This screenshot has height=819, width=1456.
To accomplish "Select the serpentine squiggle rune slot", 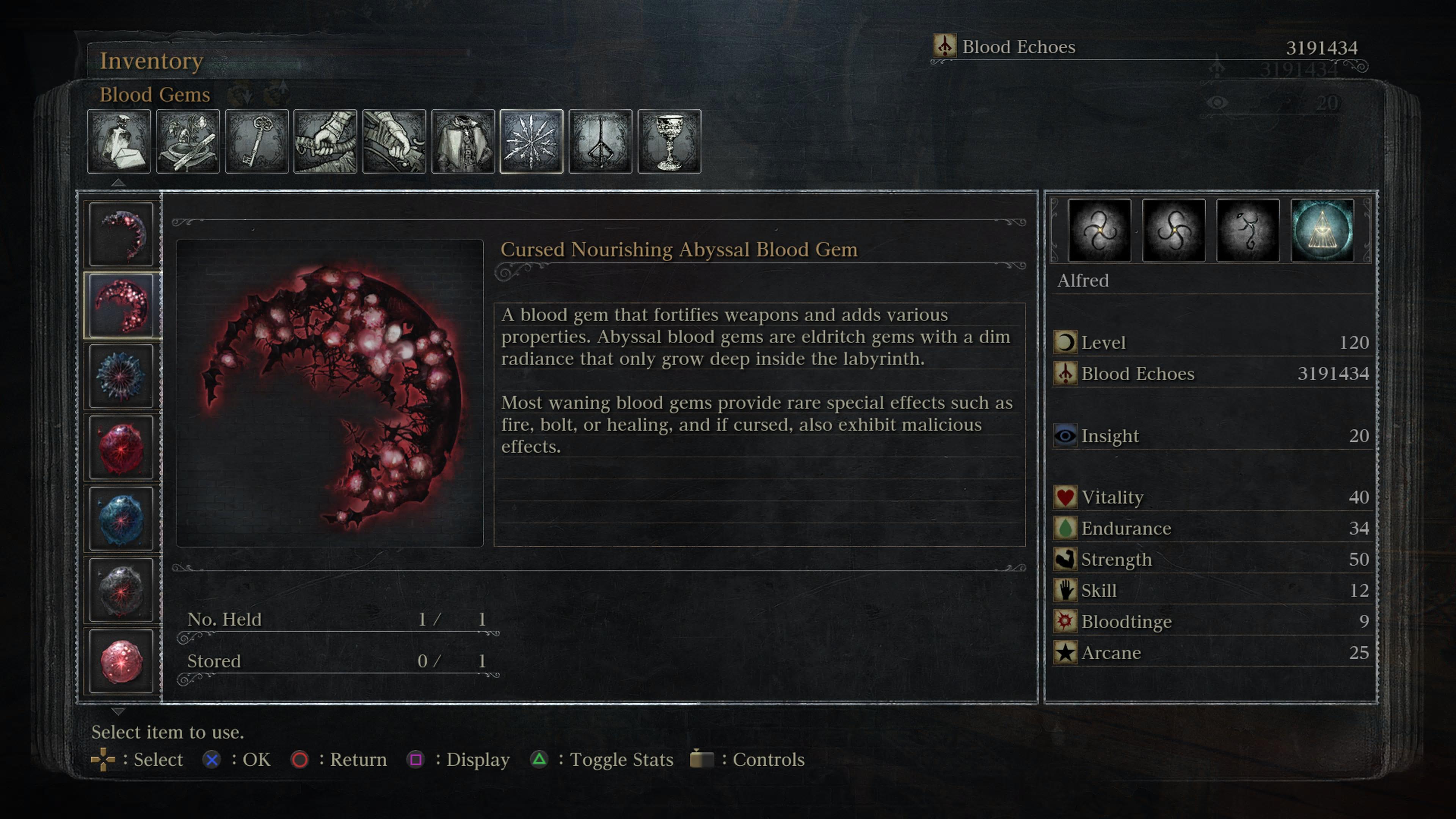I will pyautogui.click(x=1247, y=231).
